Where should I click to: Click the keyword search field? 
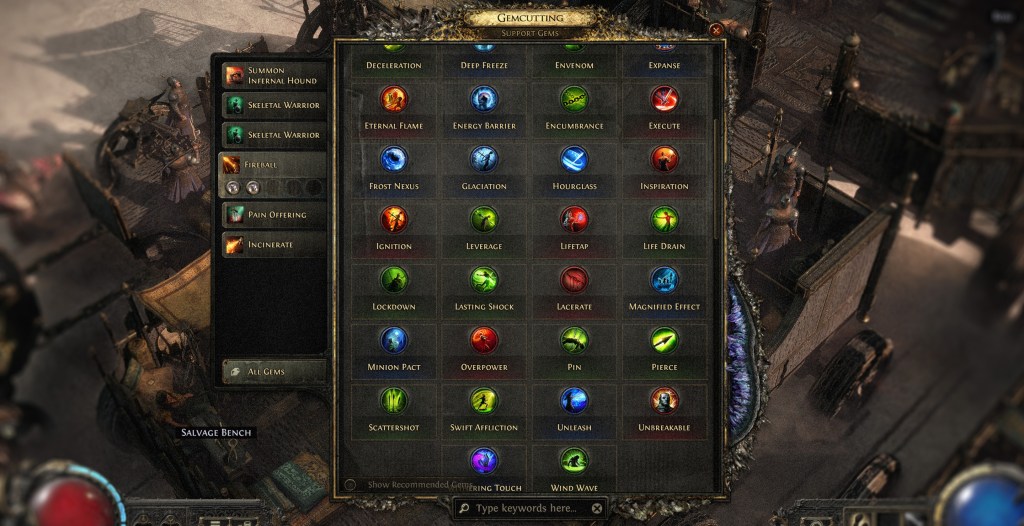pos(525,508)
